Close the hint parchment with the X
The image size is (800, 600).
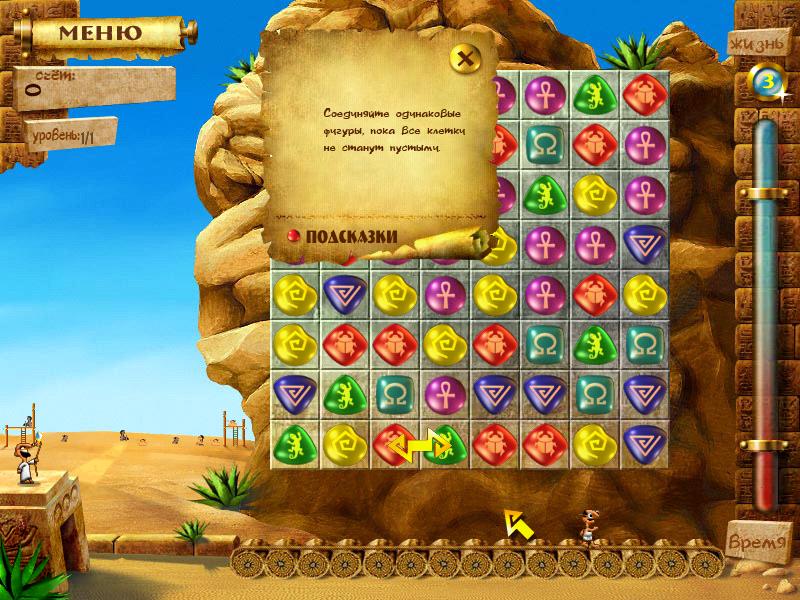click(x=463, y=57)
